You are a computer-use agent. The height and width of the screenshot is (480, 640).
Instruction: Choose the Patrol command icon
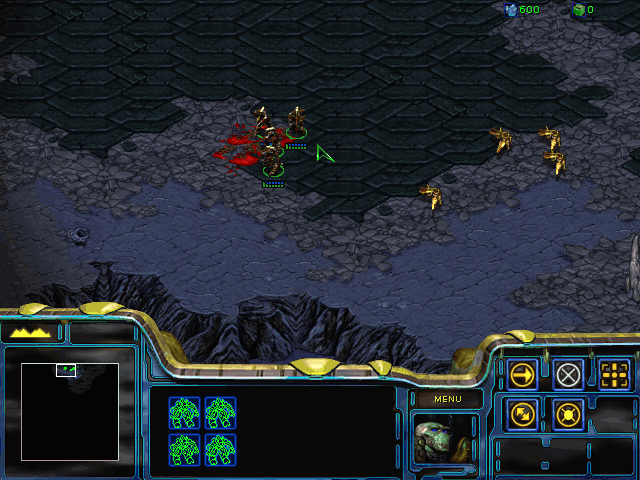click(522, 412)
